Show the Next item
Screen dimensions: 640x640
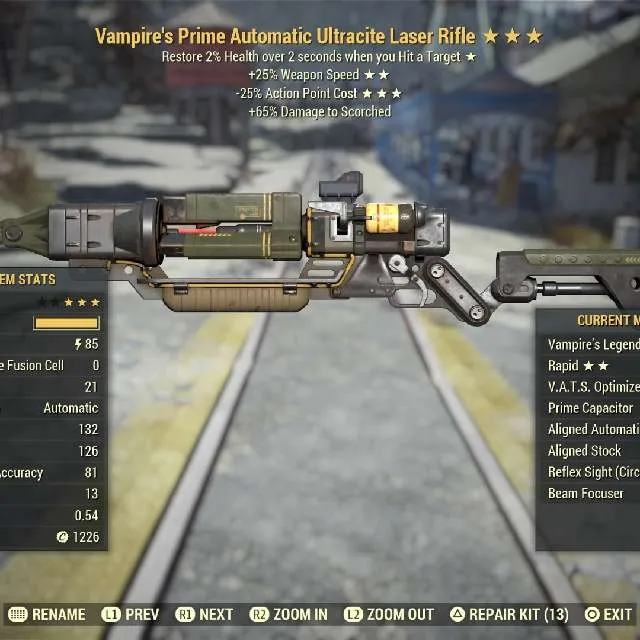click(x=205, y=615)
